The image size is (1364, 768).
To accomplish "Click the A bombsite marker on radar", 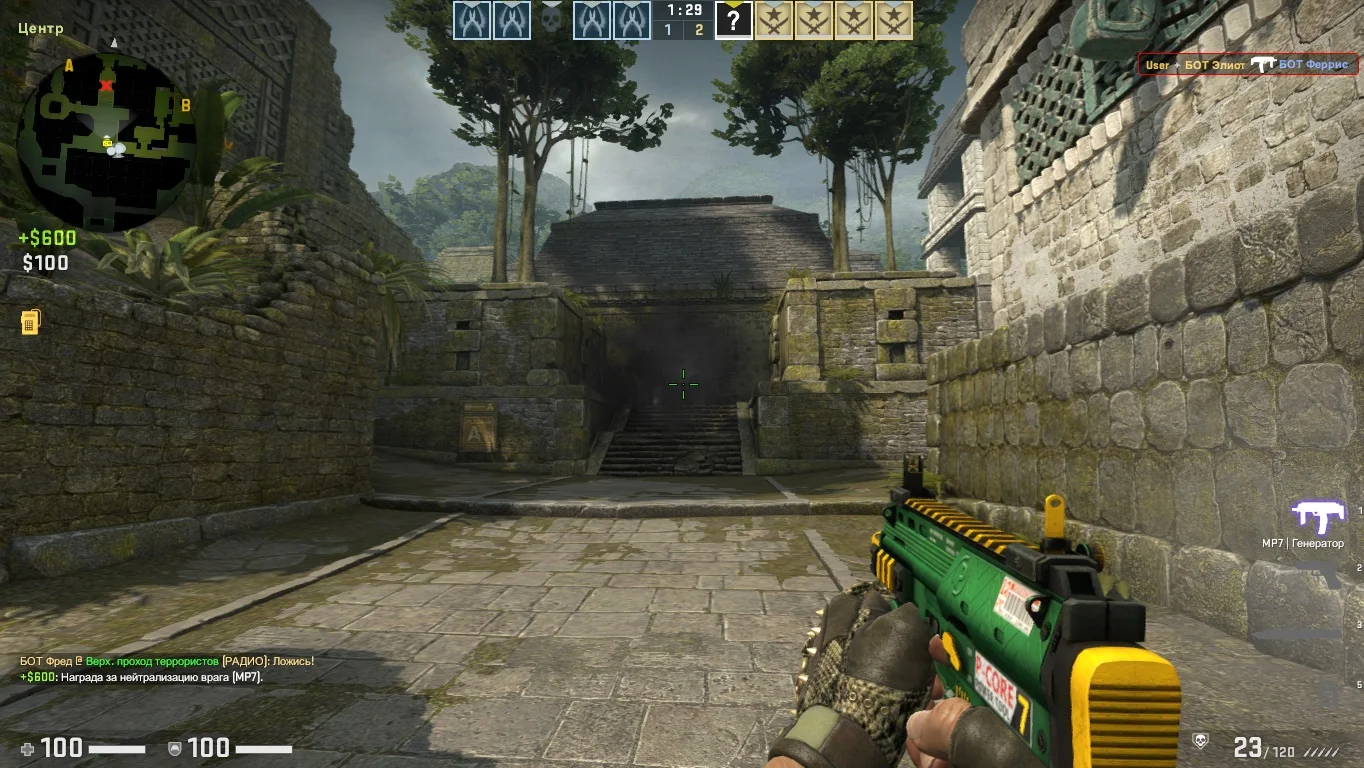I will (69, 66).
